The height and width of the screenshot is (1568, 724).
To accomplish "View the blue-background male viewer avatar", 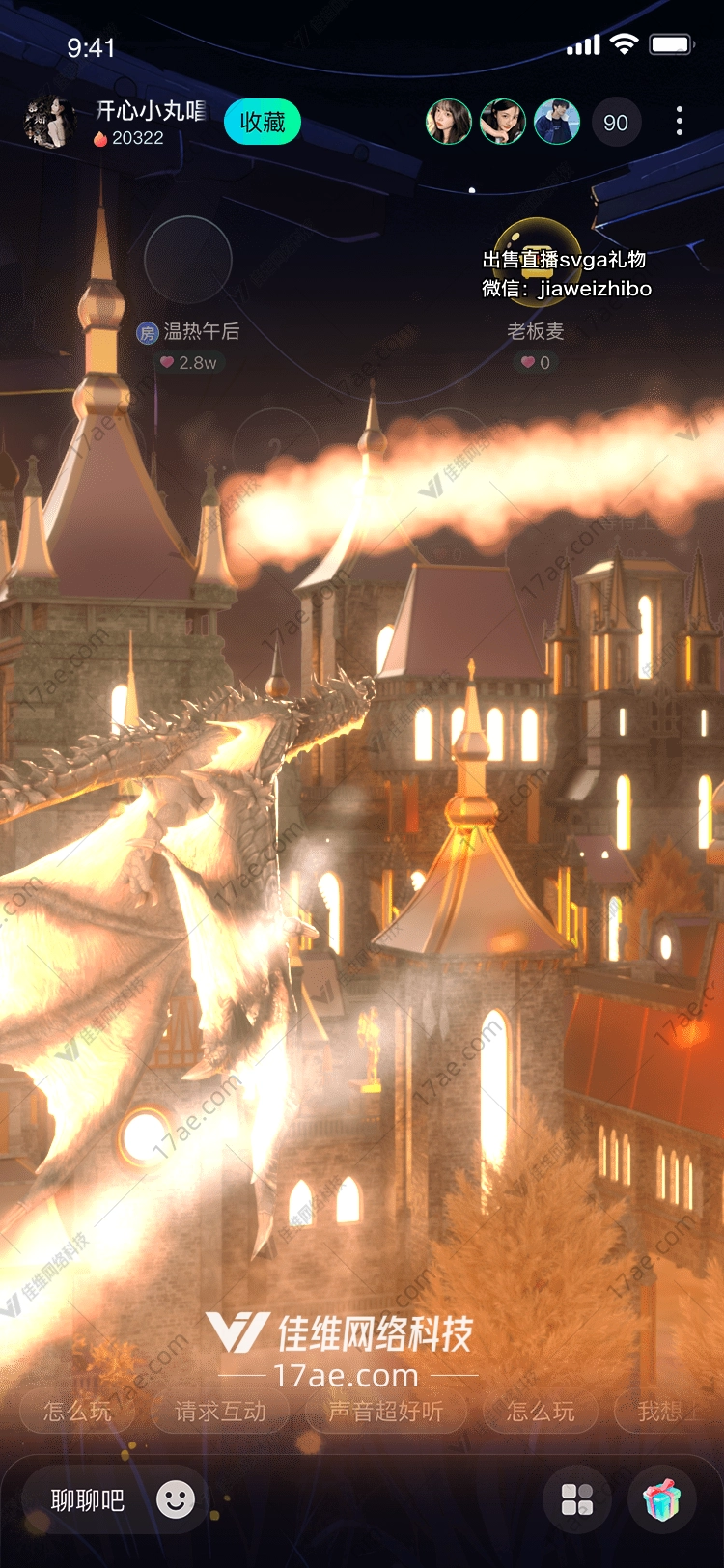I will click(557, 122).
